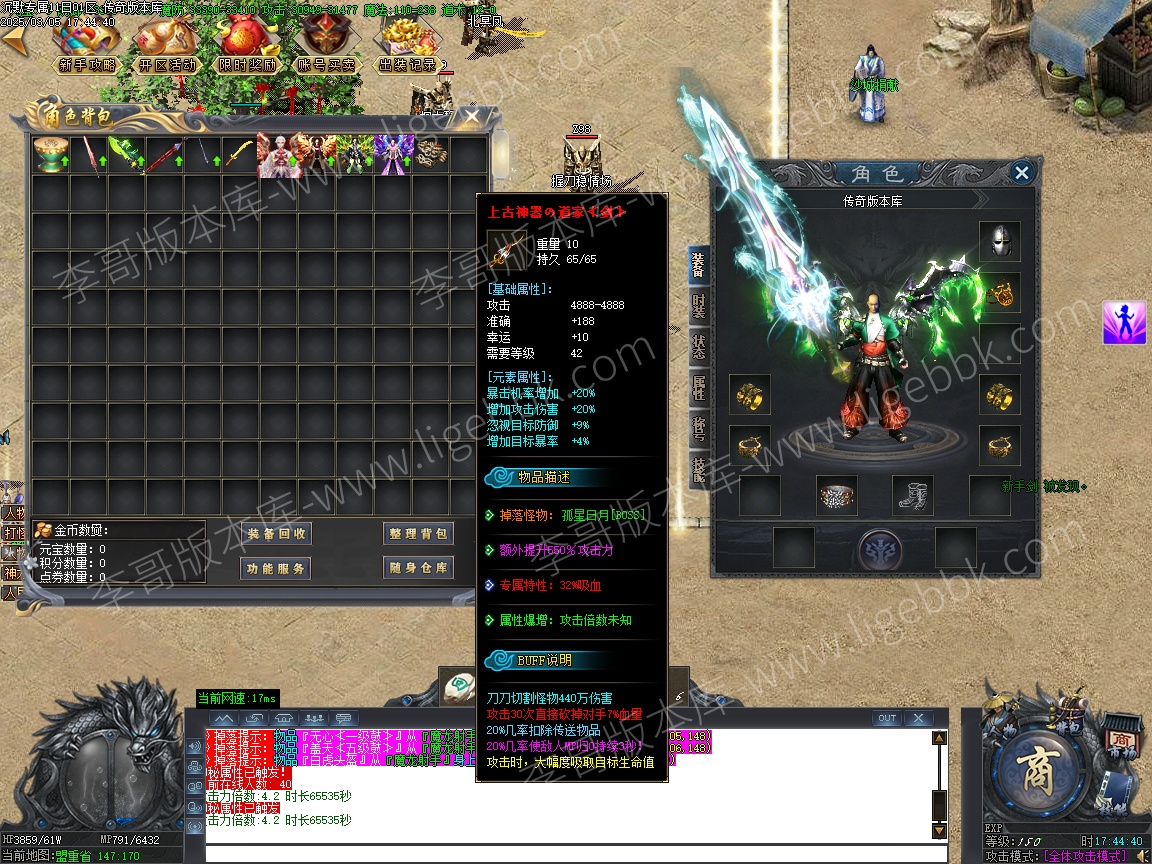Switch to the 称号 titles tab

pos(699,427)
